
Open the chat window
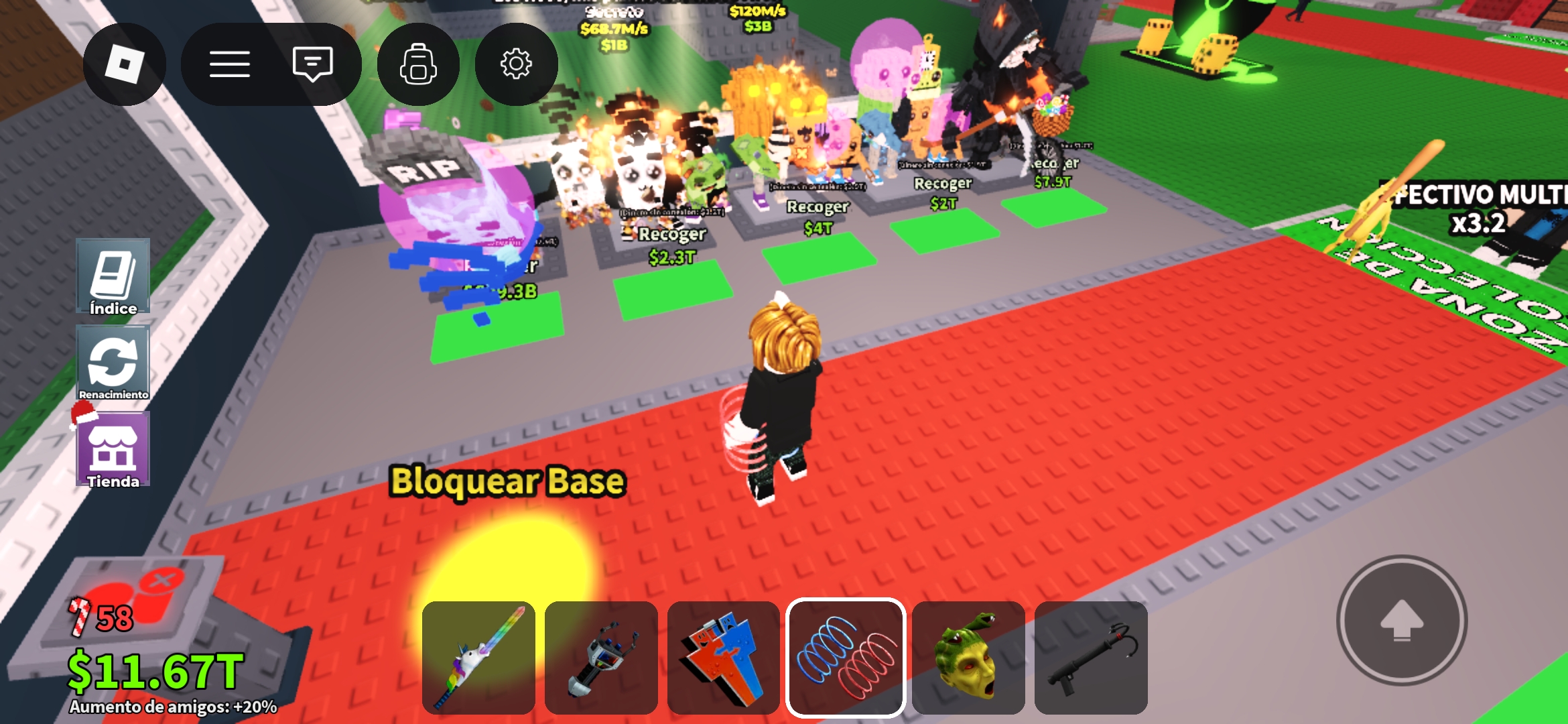tap(312, 64)
